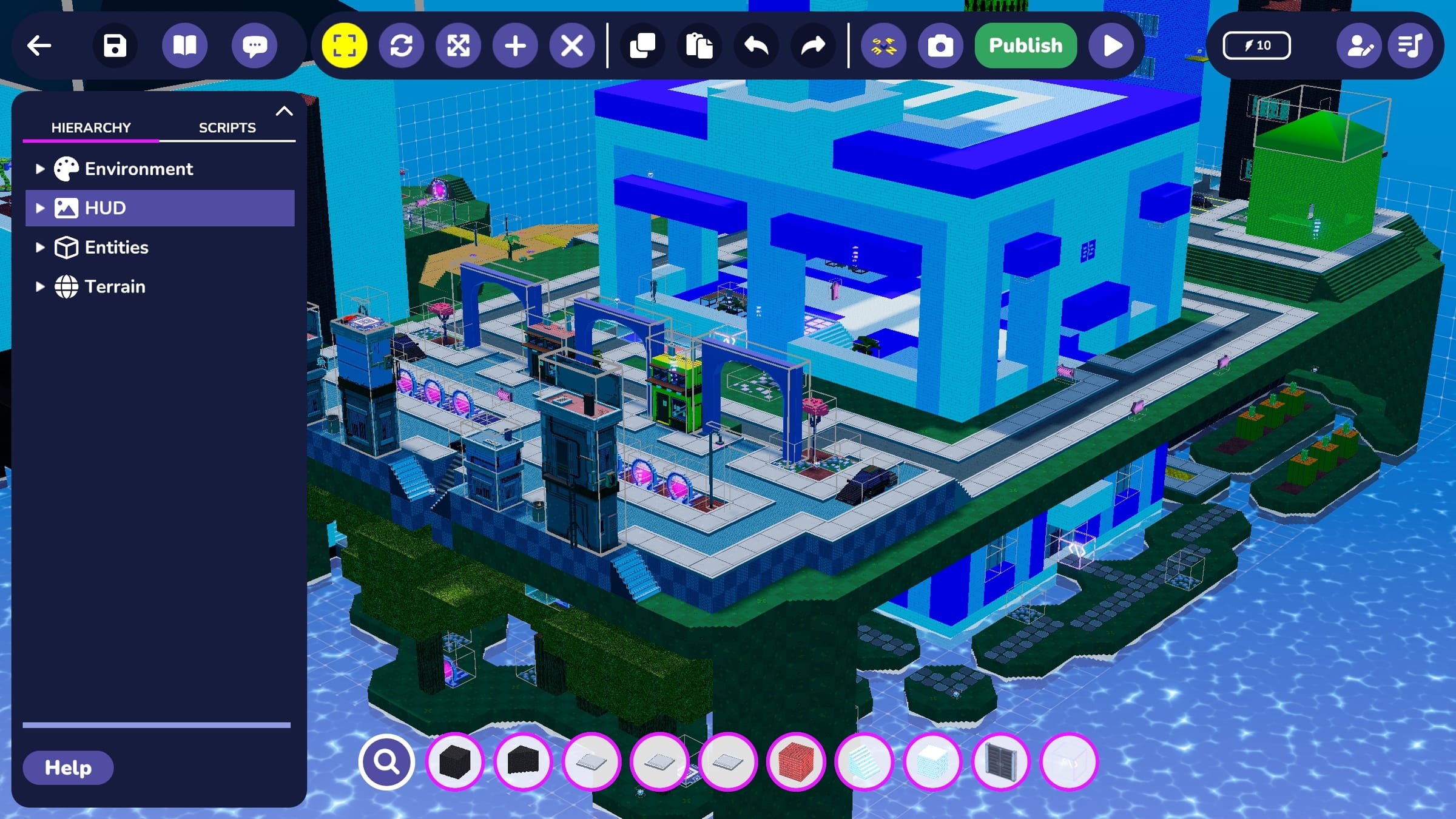Open the block search magnifier
The width and height of the screenshot is (1456, 819).
click(386, 762)
